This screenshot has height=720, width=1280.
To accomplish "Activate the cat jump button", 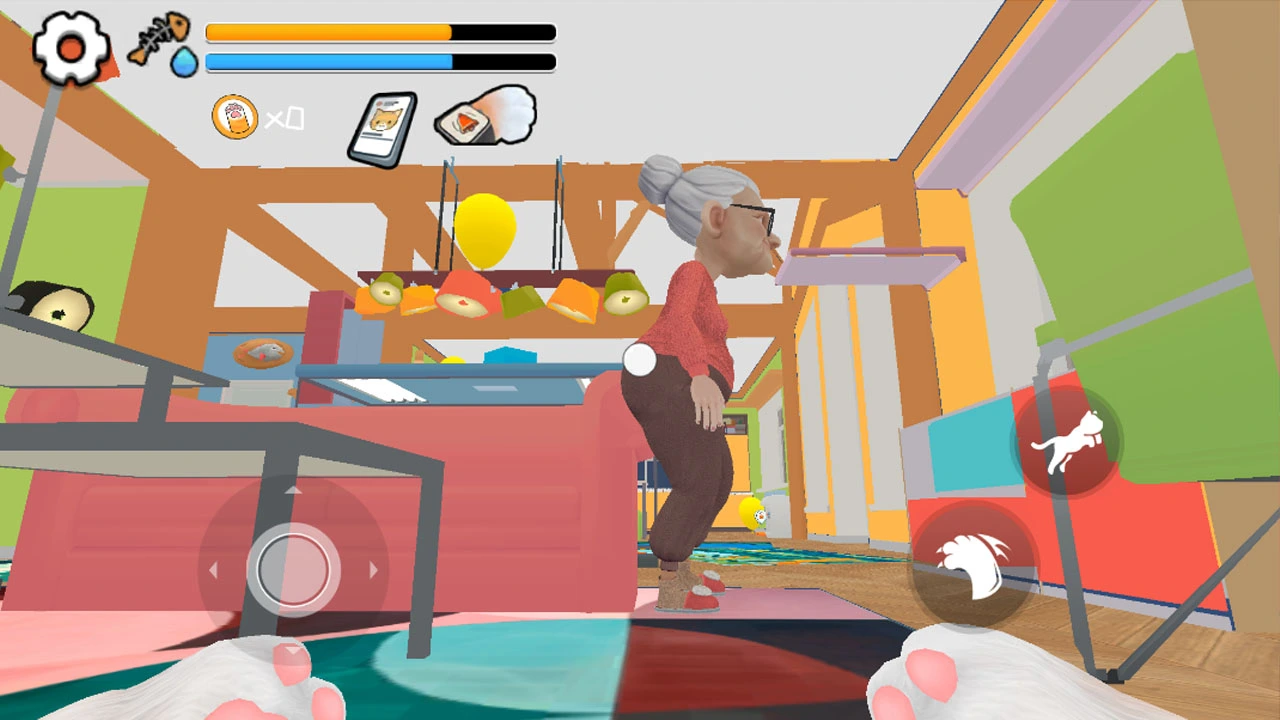I will [x=1067, y=441].
